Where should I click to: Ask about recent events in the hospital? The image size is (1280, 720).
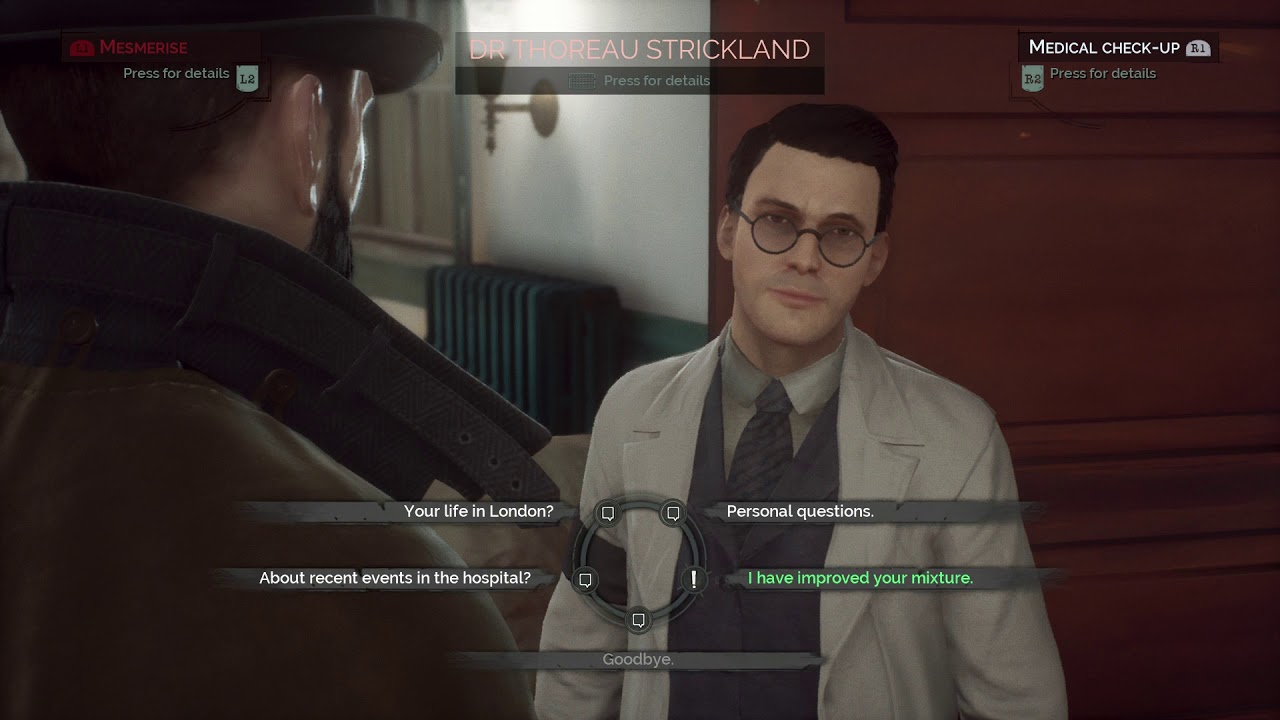tap(395, 578)
